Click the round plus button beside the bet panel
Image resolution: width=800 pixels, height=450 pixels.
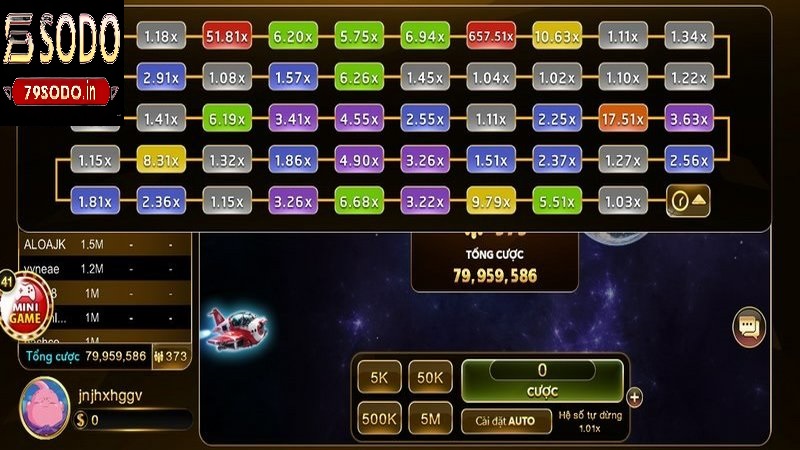[x=634, y=397]
